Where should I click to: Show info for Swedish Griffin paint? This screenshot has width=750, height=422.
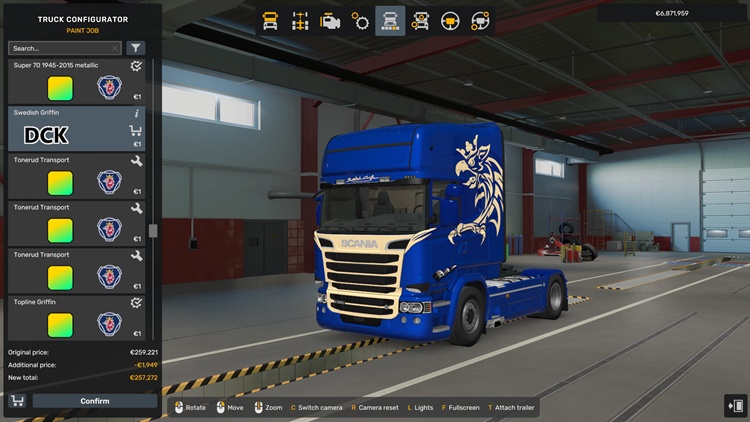tap(136, 114)
